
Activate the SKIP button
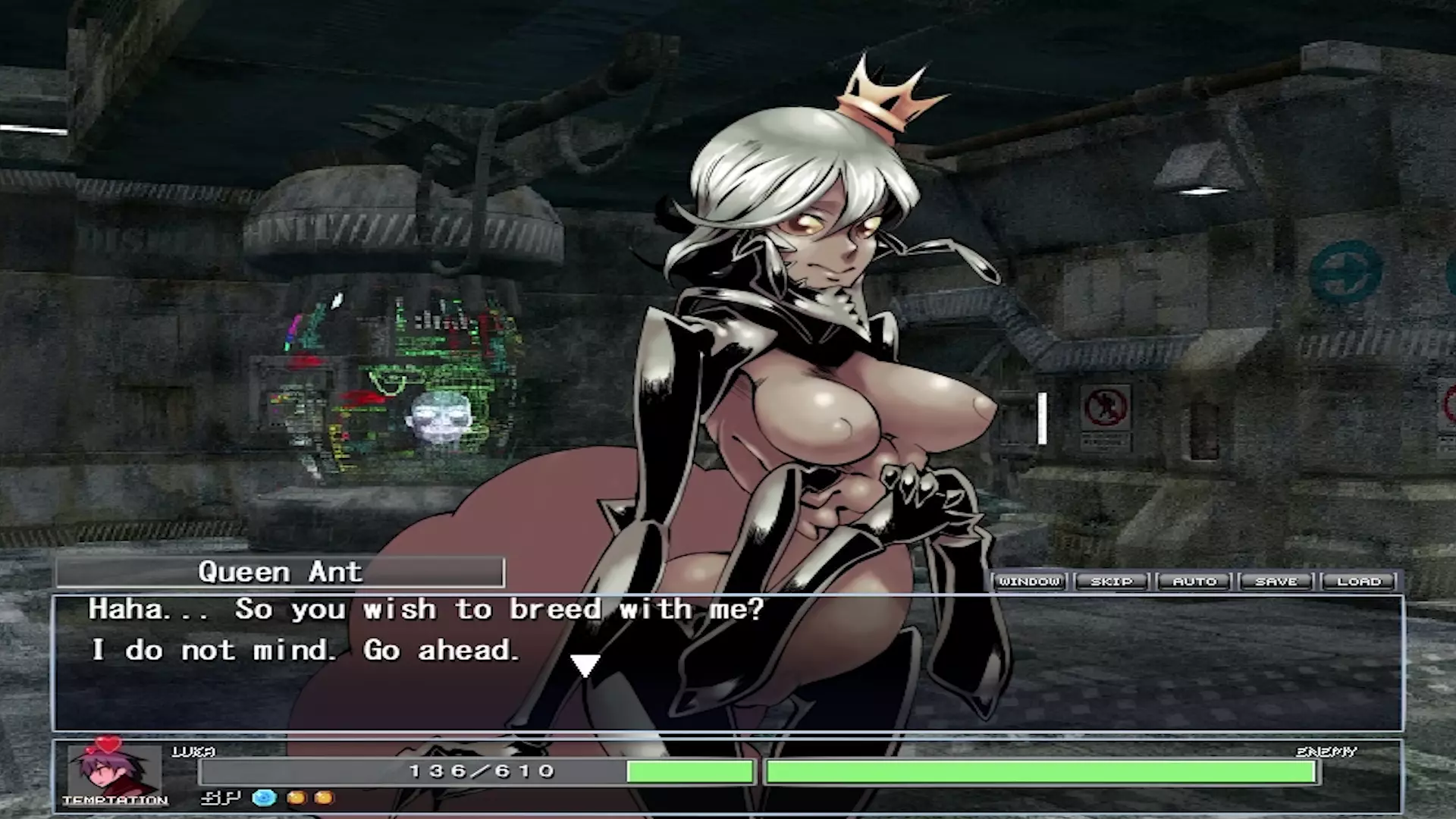(1111, 582)
